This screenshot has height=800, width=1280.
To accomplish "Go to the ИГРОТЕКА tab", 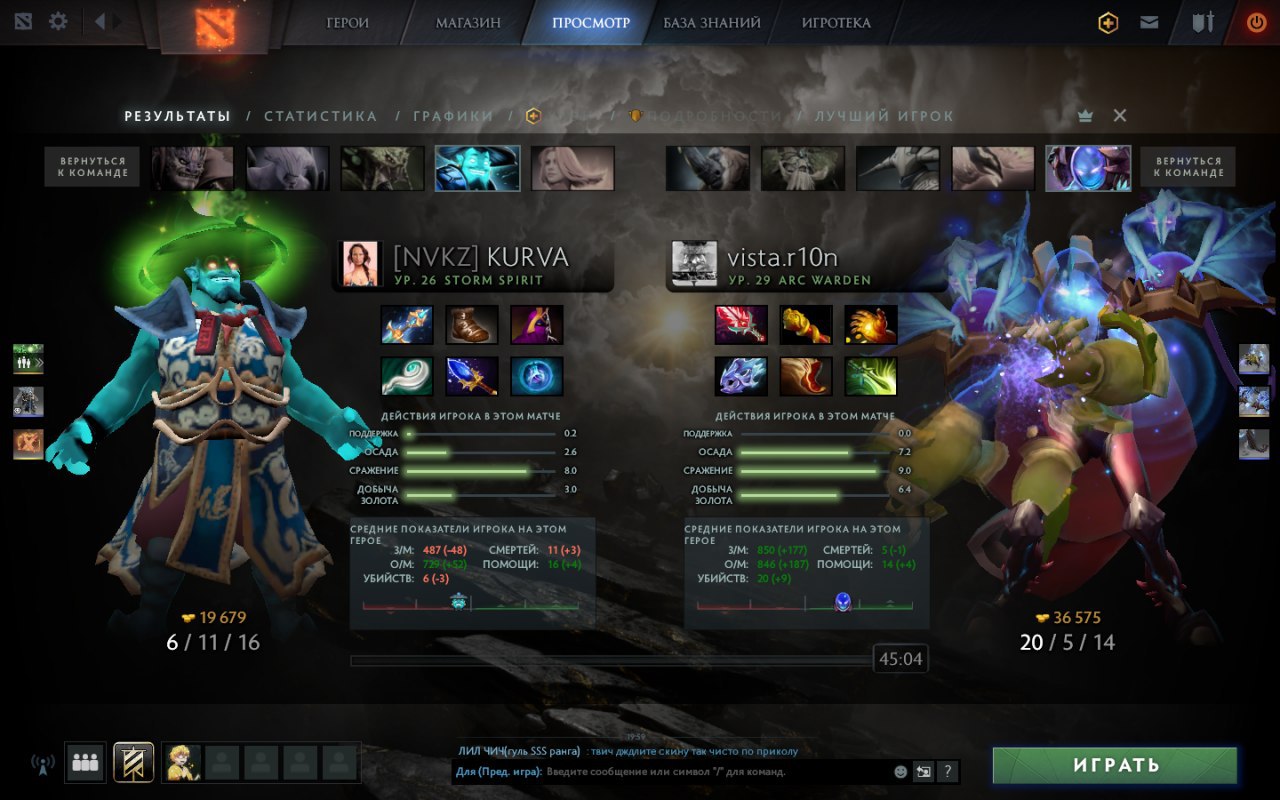I will pos(836,23).
